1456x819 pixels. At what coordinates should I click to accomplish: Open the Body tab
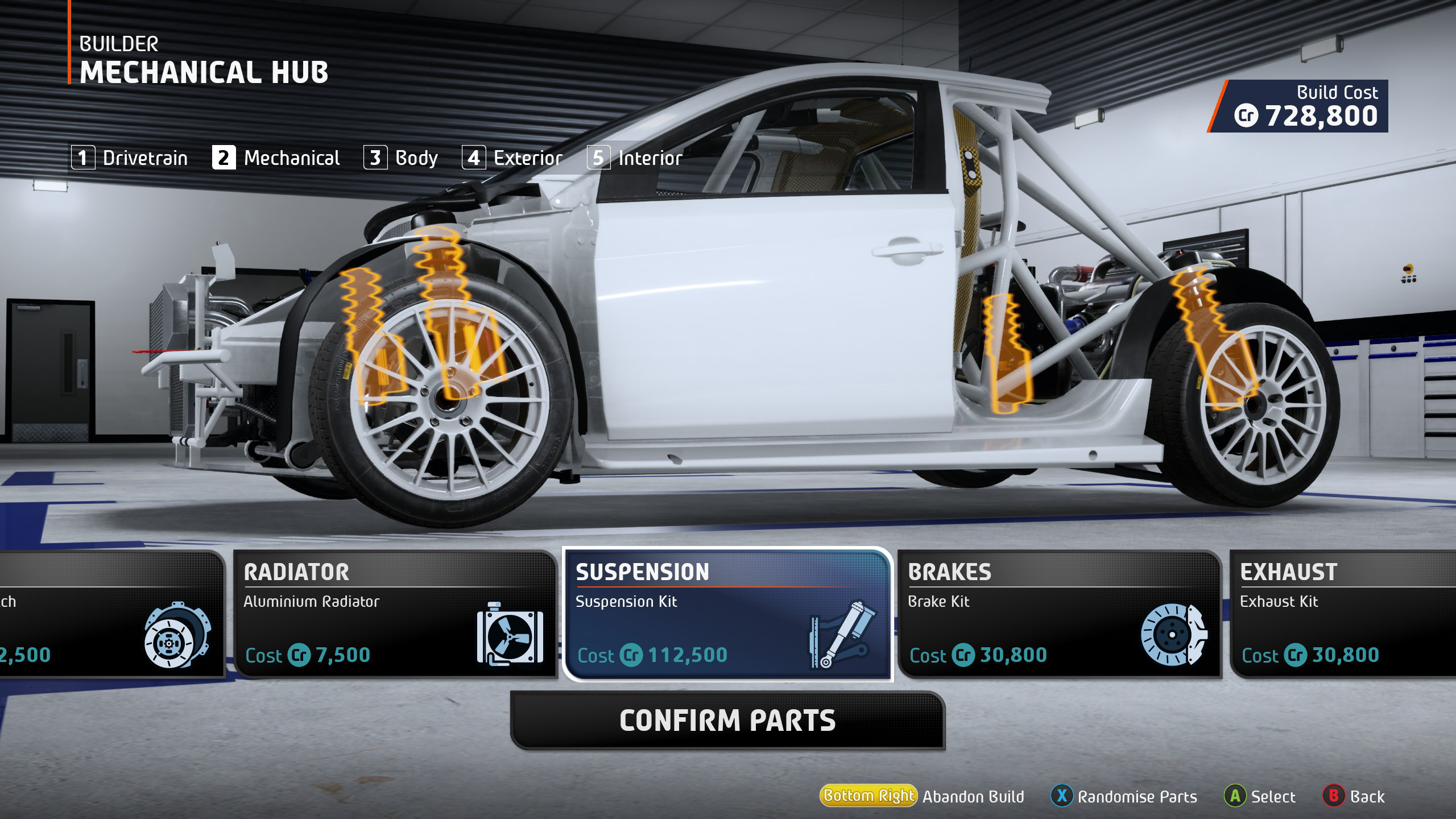pyautogui.click(x=401, y=158)
